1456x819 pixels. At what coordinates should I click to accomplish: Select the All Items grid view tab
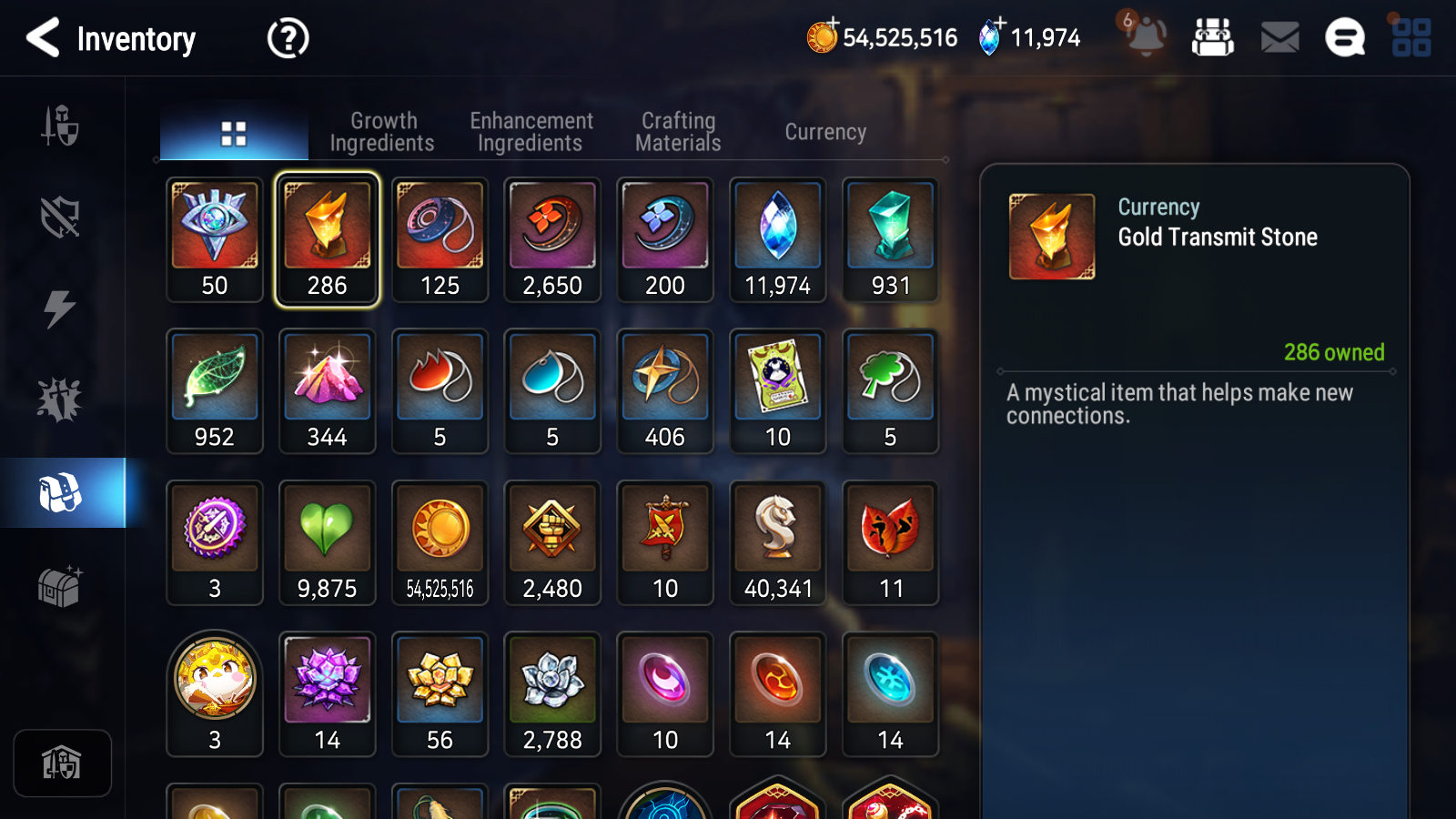[x=234, y=131]
